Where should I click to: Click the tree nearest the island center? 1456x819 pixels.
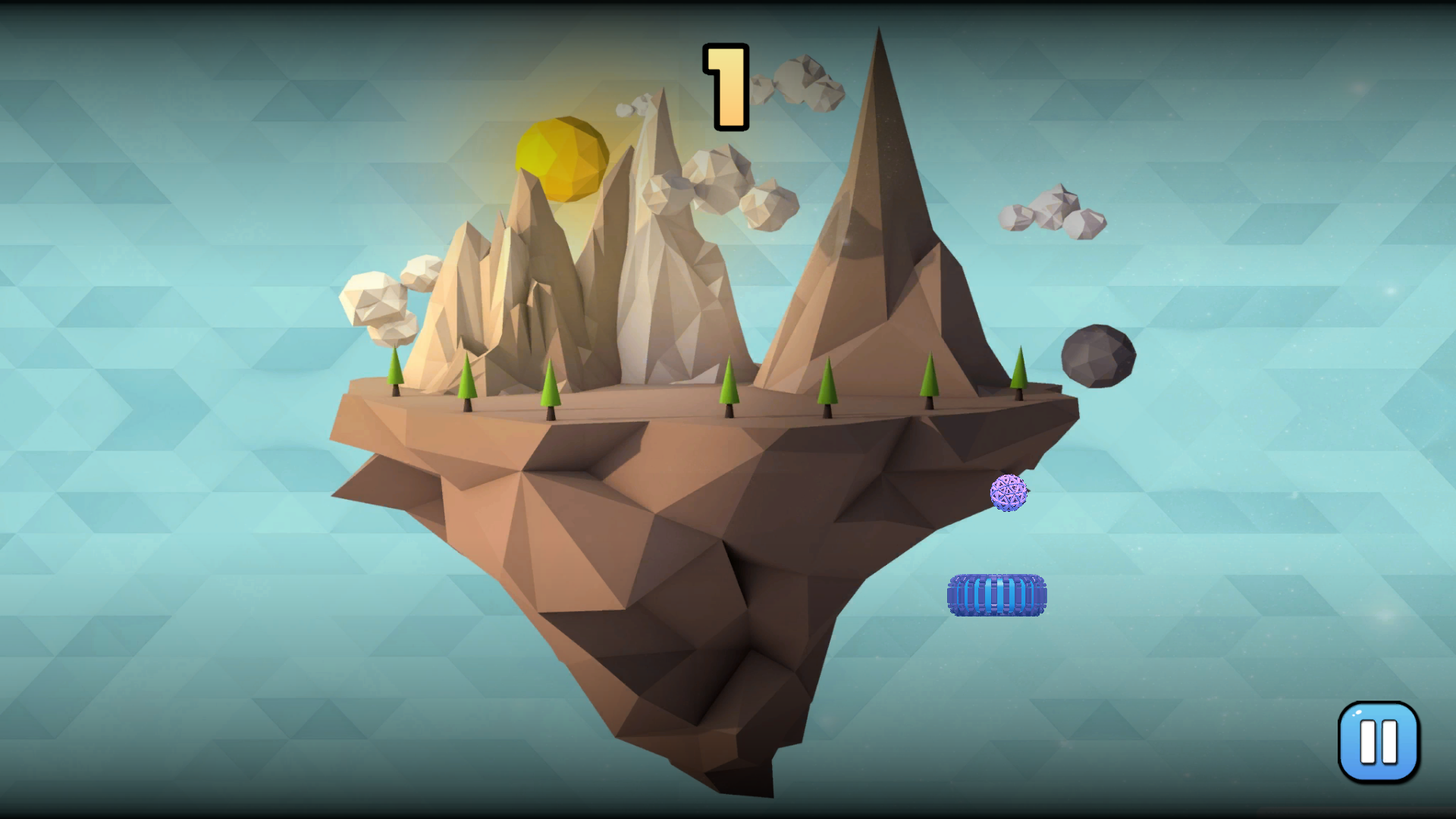(728, 387)
